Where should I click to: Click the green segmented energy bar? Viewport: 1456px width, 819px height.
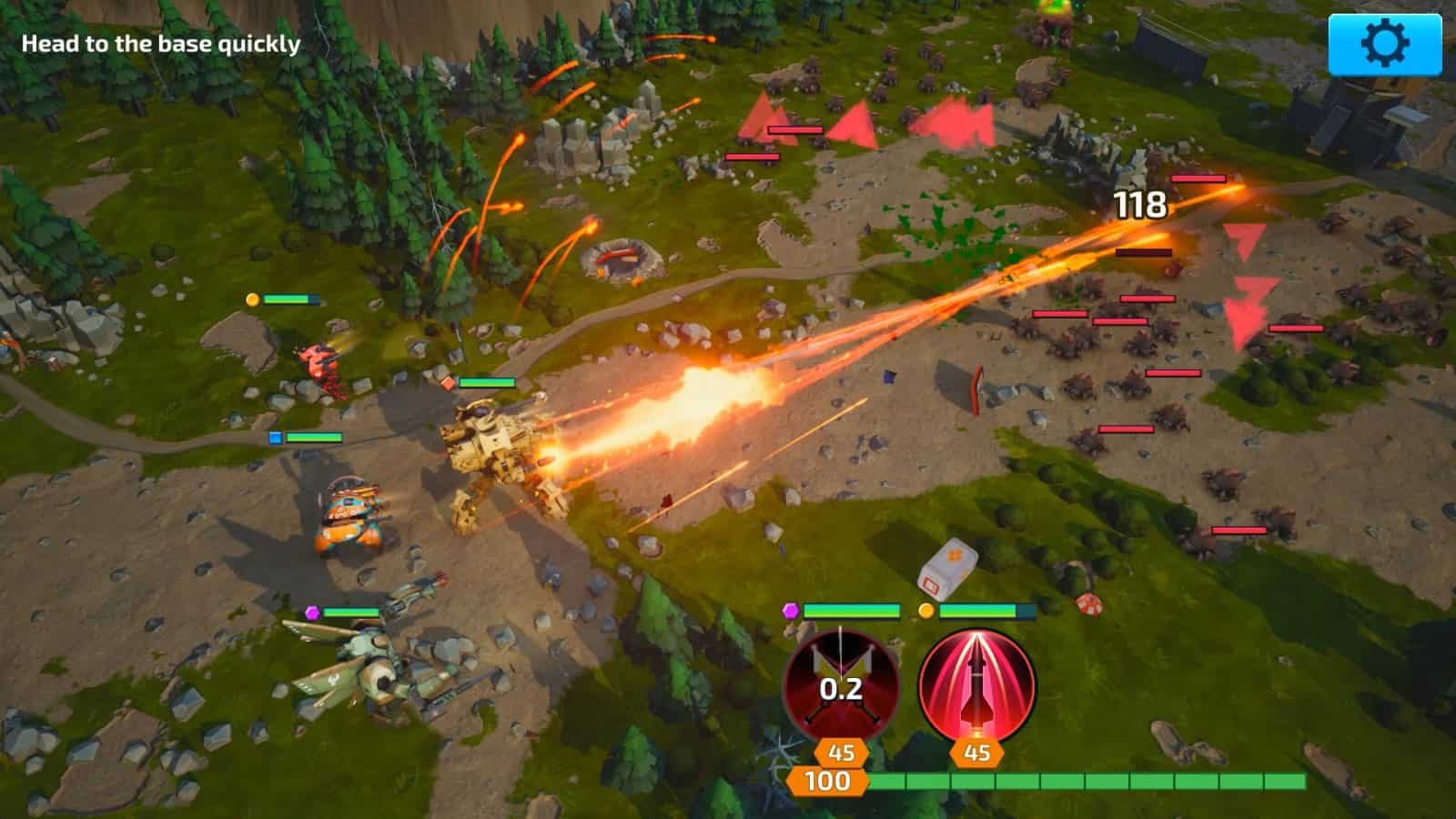click(x=1092, y=781)
